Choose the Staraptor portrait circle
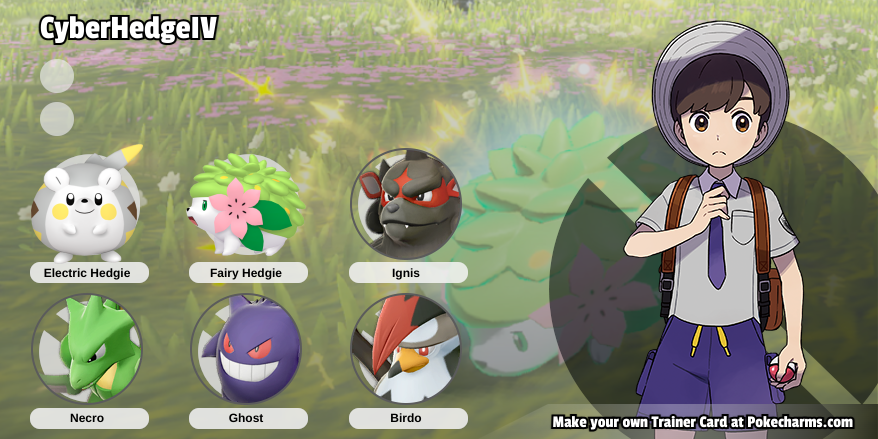Viewport: 878px width, 439px height. 406,349
